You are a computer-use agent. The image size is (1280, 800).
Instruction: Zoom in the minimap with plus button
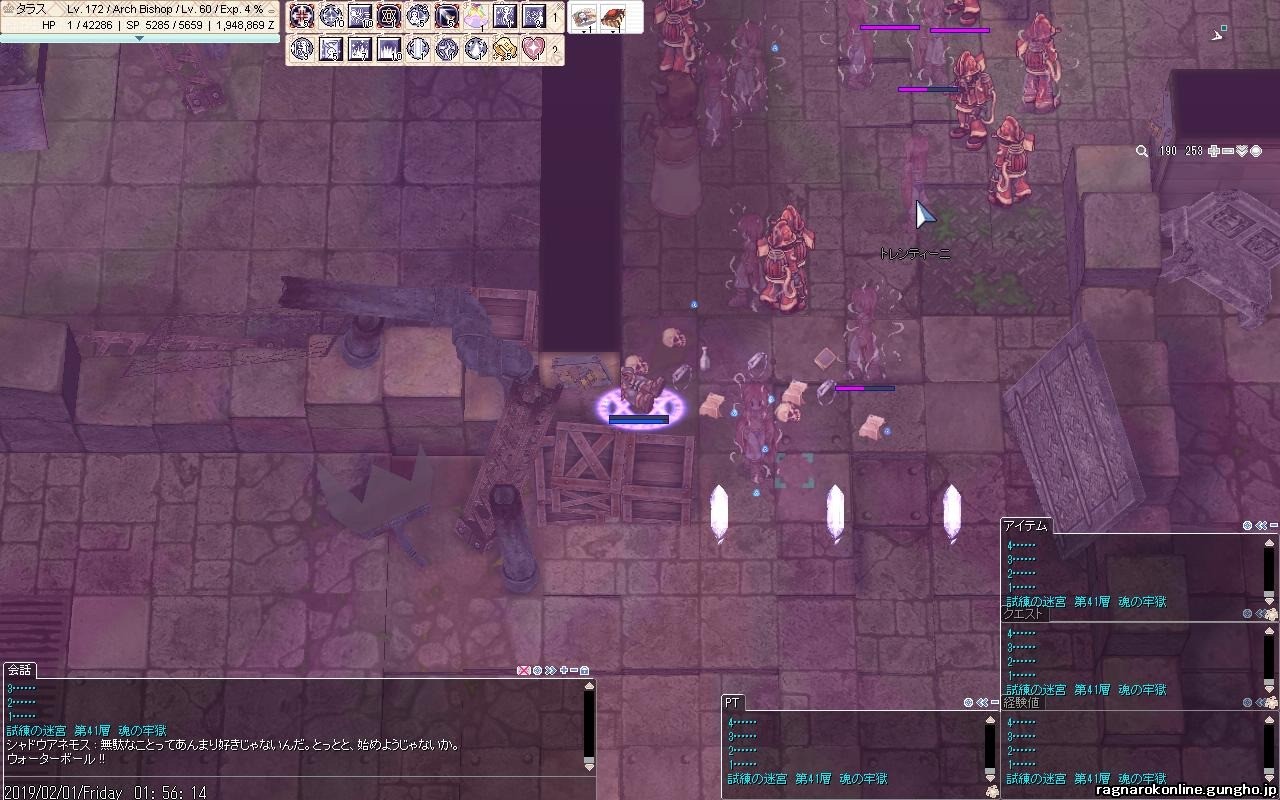(1214, 151)
